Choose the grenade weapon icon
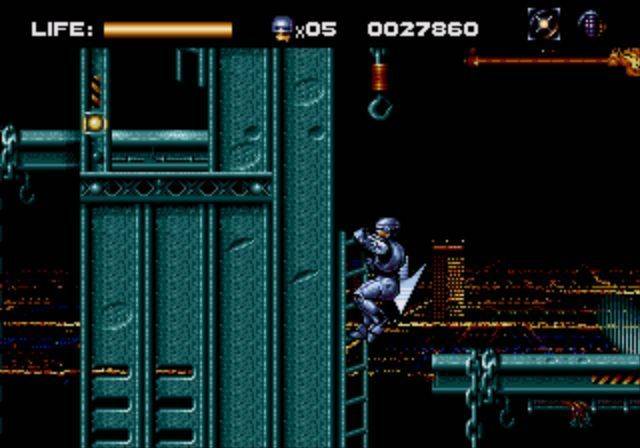The width and height of the screenshot is (640, 448). 591,24
